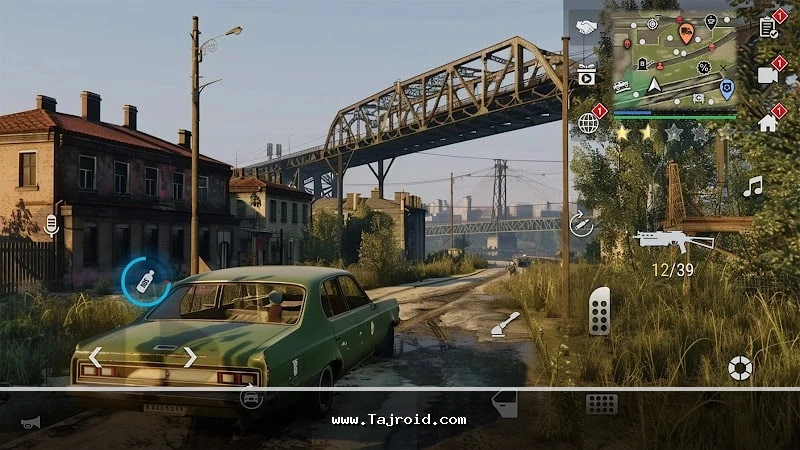This screenshot has height=450, width=800.
Task: Open the home icon menu
Action: point(768,123)
